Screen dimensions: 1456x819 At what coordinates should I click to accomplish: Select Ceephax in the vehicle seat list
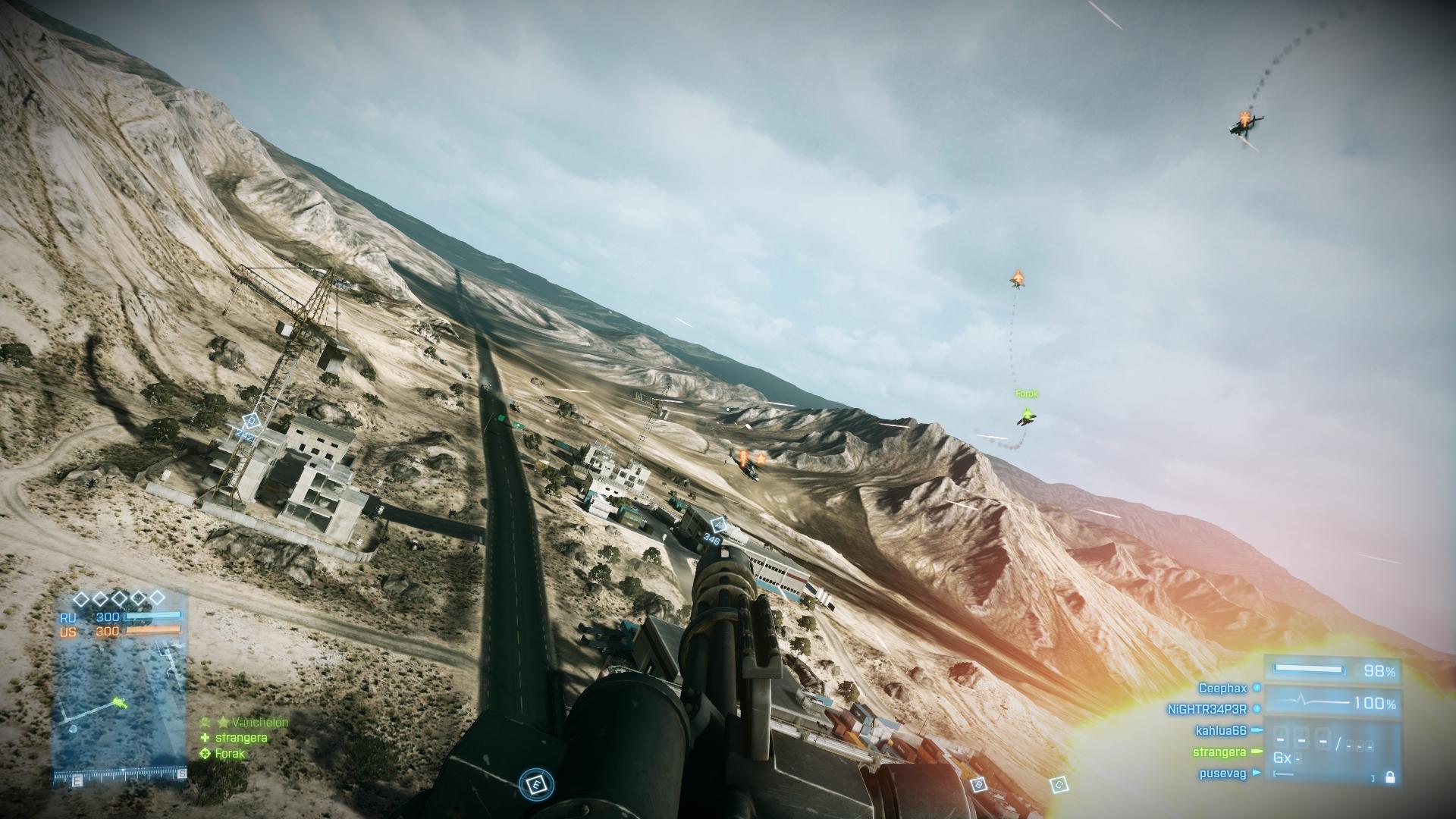pyautogui.click(x=1222, y=689)
